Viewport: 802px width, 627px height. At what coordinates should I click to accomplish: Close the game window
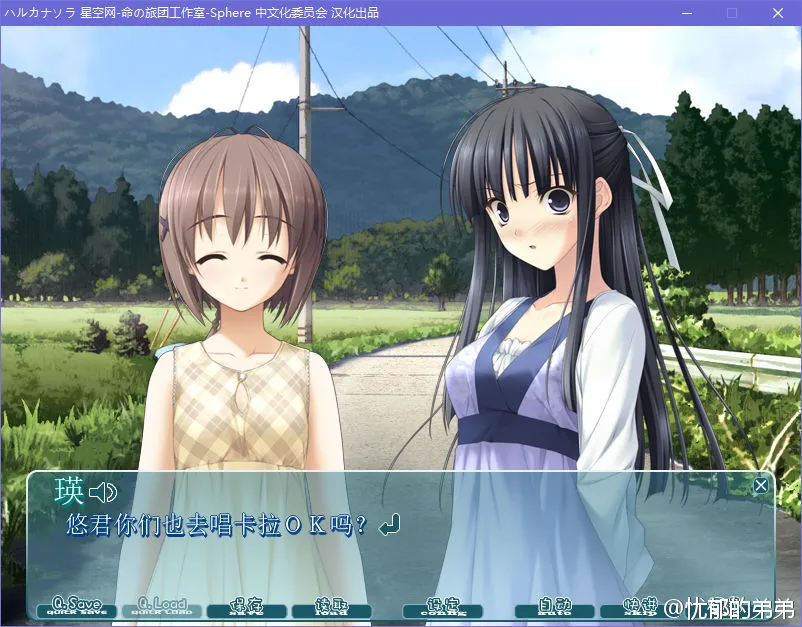777,13
